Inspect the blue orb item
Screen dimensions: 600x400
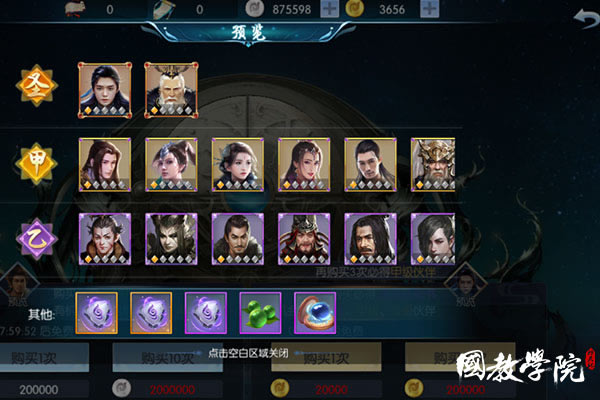click(x=315, y=312)
